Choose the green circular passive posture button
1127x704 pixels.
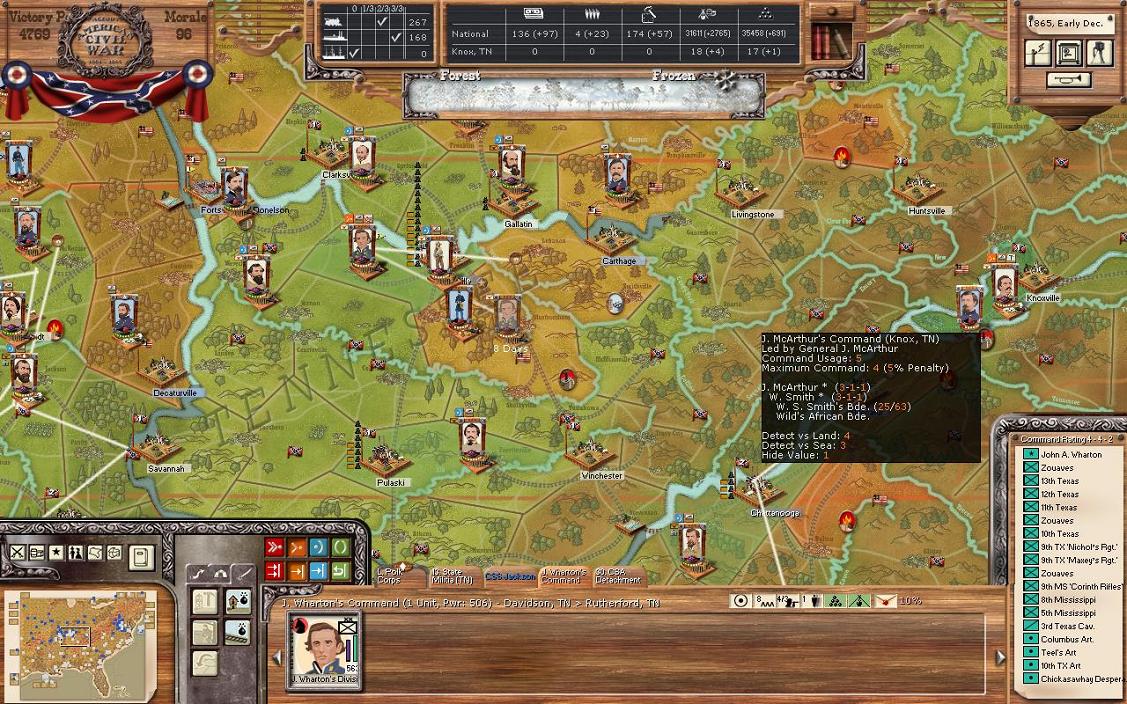(340, 547)
